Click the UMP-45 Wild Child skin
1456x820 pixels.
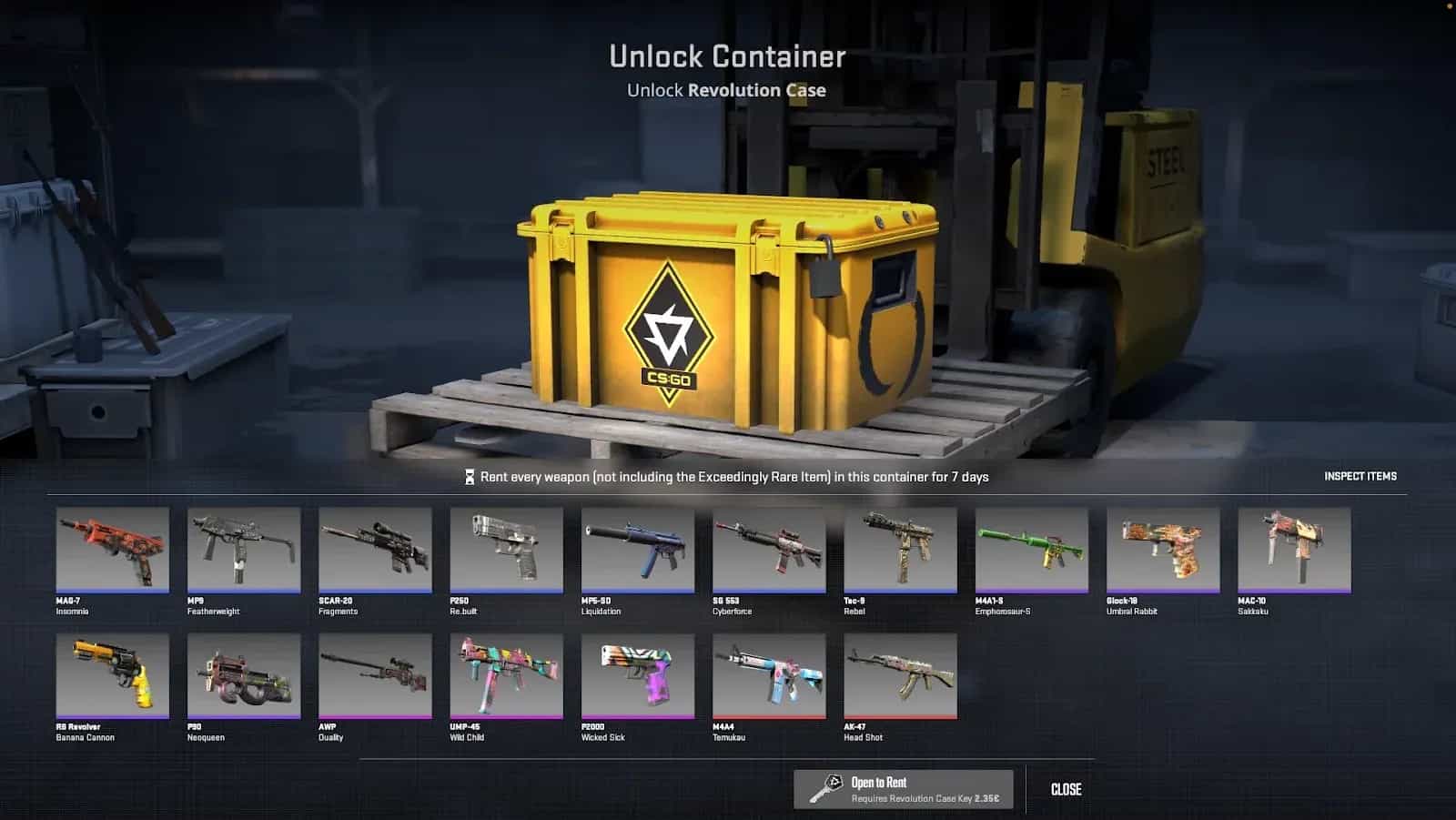(506, 677)
